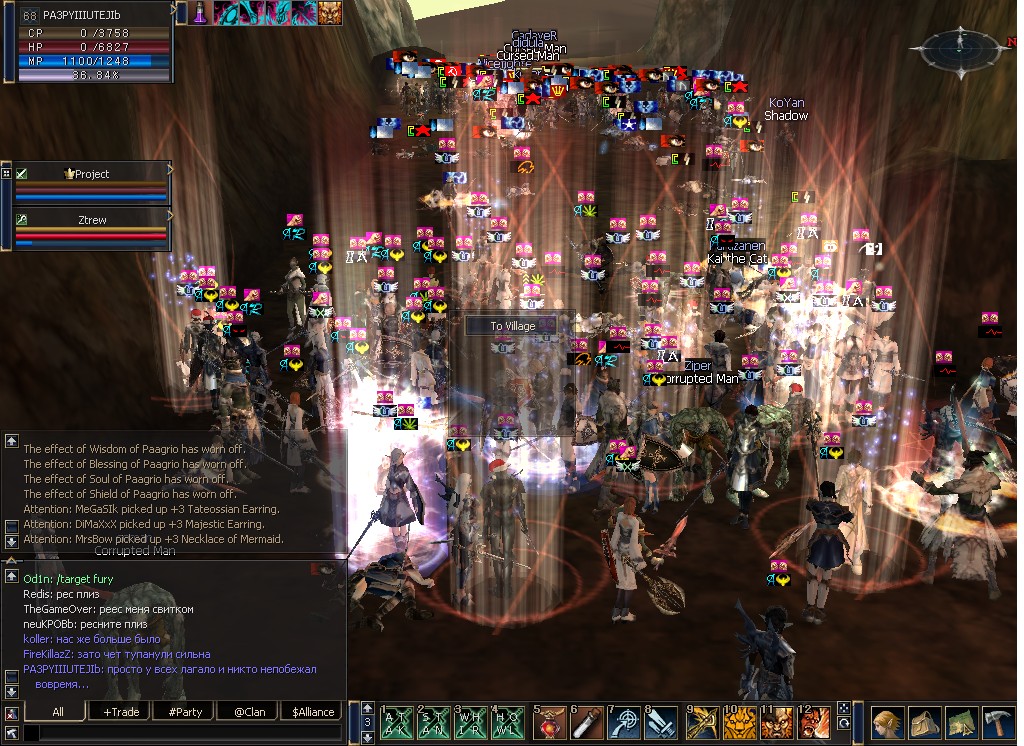This screenshot has height=746, width=1024.
Task: Open the character status head icon
Action: (886, 723)
